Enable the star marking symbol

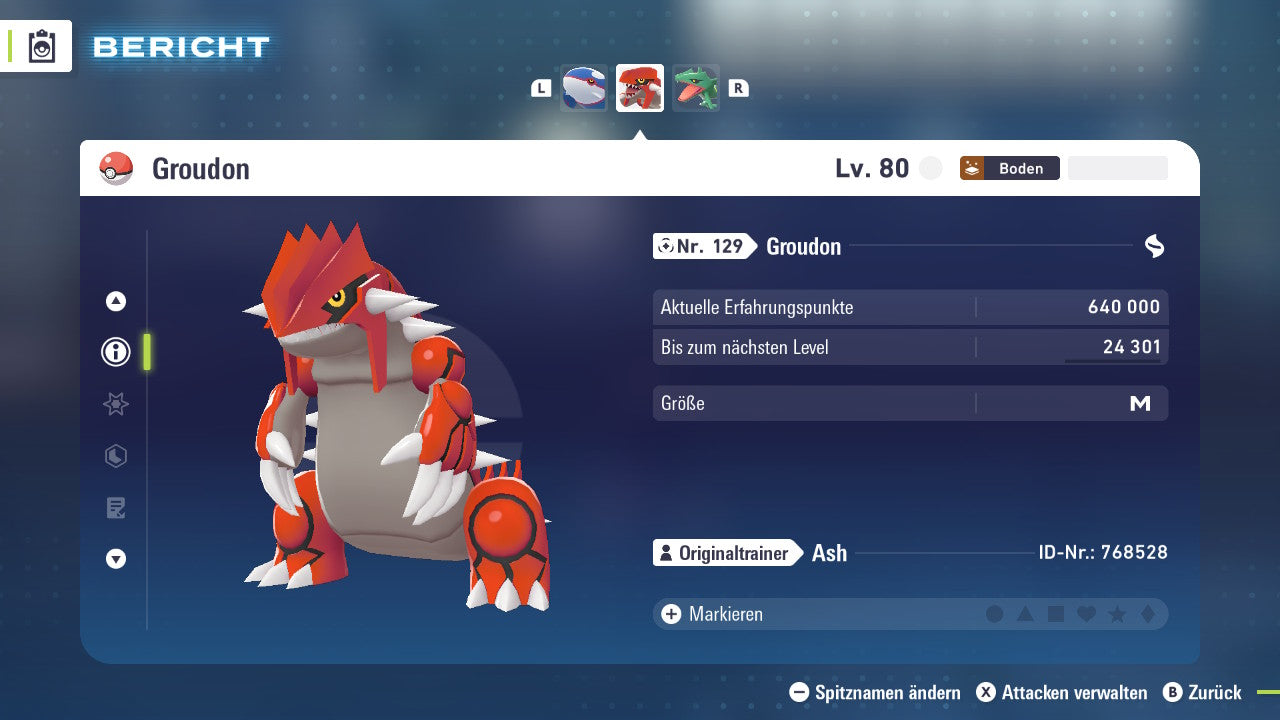tap(1116, 614)
